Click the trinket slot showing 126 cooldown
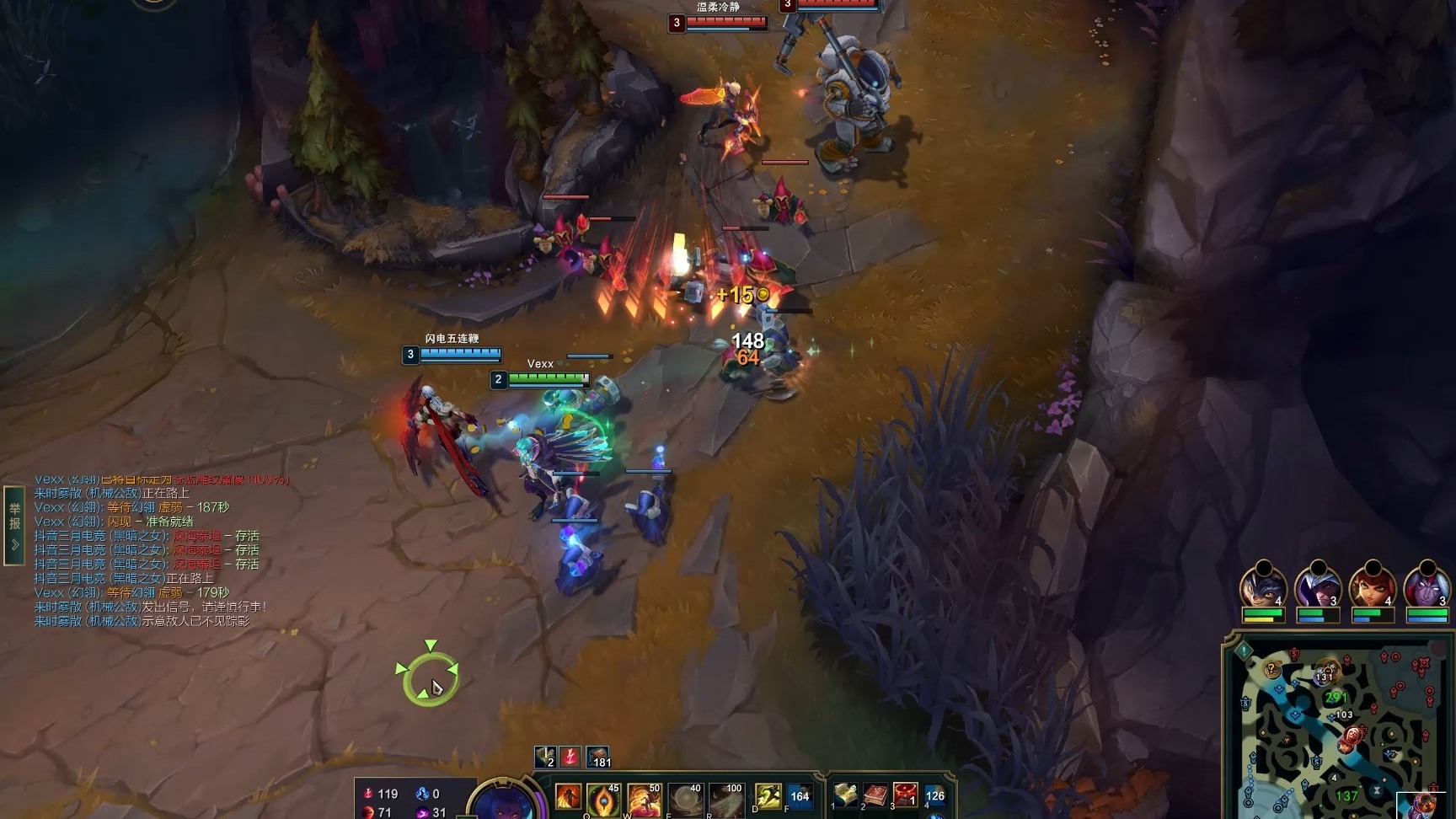 point(934,795)
